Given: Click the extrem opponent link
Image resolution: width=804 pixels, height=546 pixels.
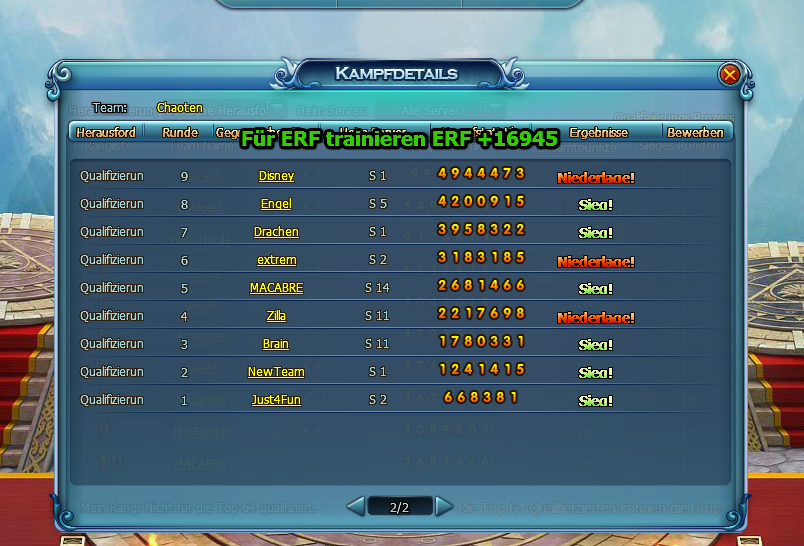Looking at the screenshot, I should pos(276,260).
